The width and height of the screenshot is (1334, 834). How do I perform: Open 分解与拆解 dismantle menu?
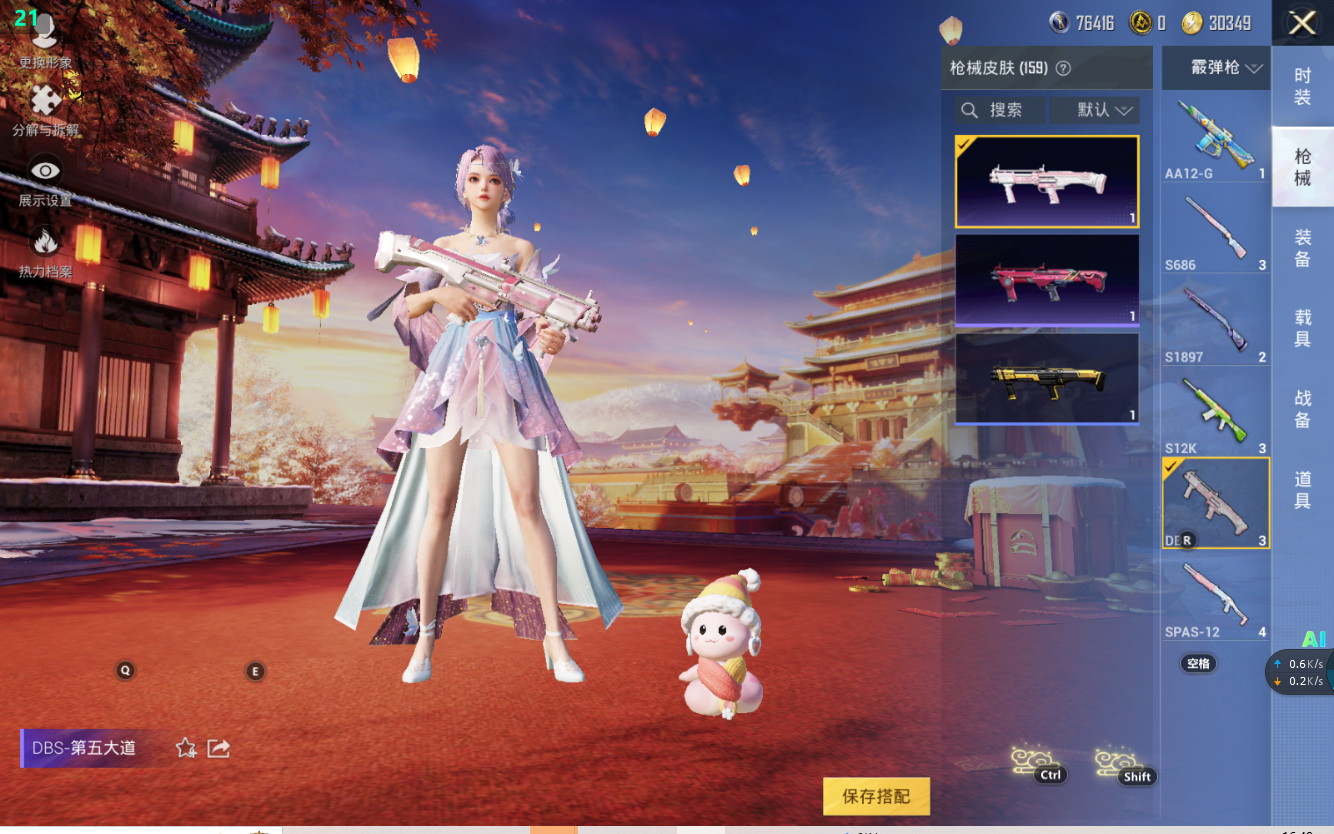pos(45,110)
